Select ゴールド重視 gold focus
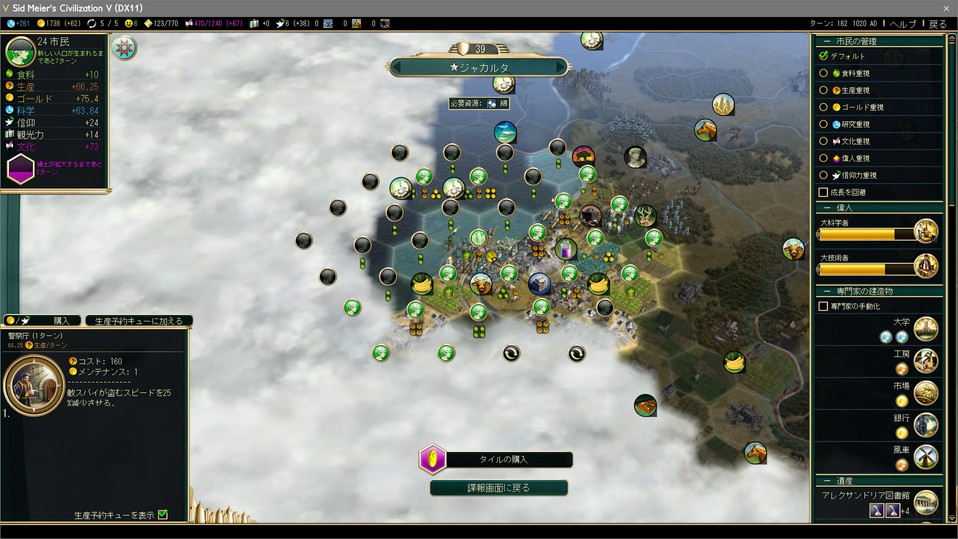This screenshot has height=539, width=958. tap(824, 107)
